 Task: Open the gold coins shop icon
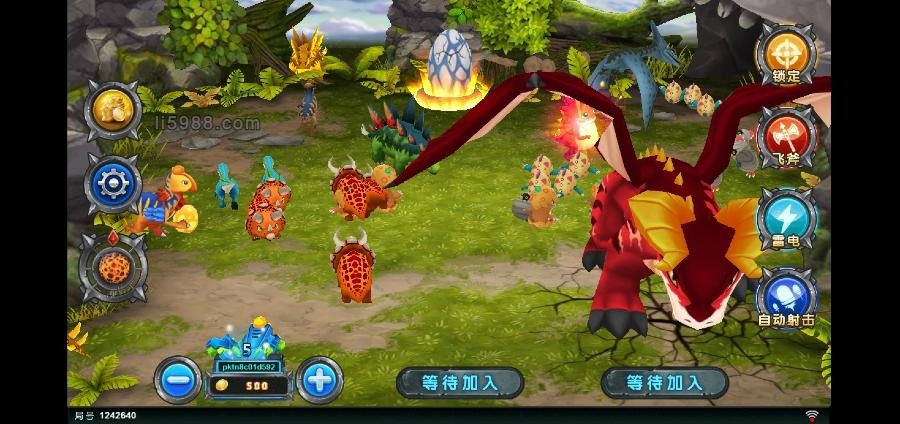click(112, 108)
